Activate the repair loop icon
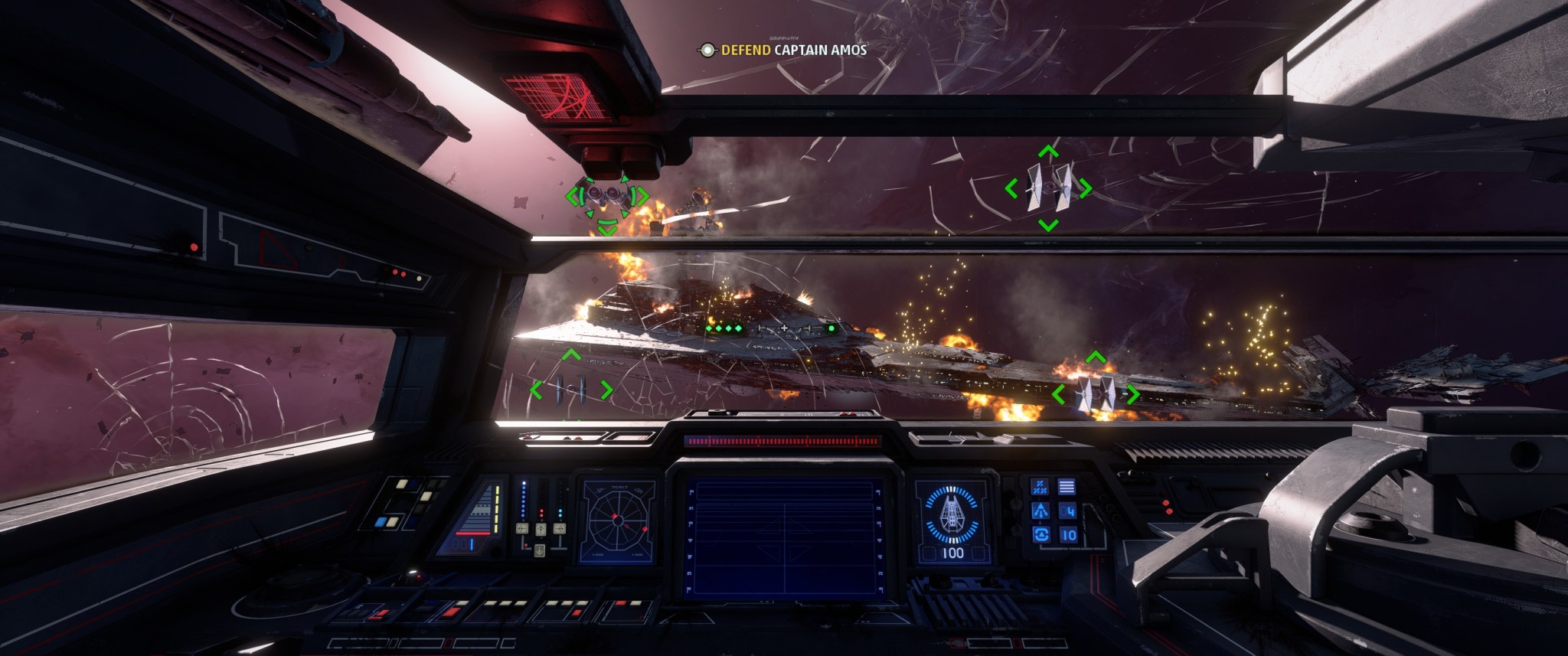This screenshot has height=656, width=1568. [x=1040, y=535]
